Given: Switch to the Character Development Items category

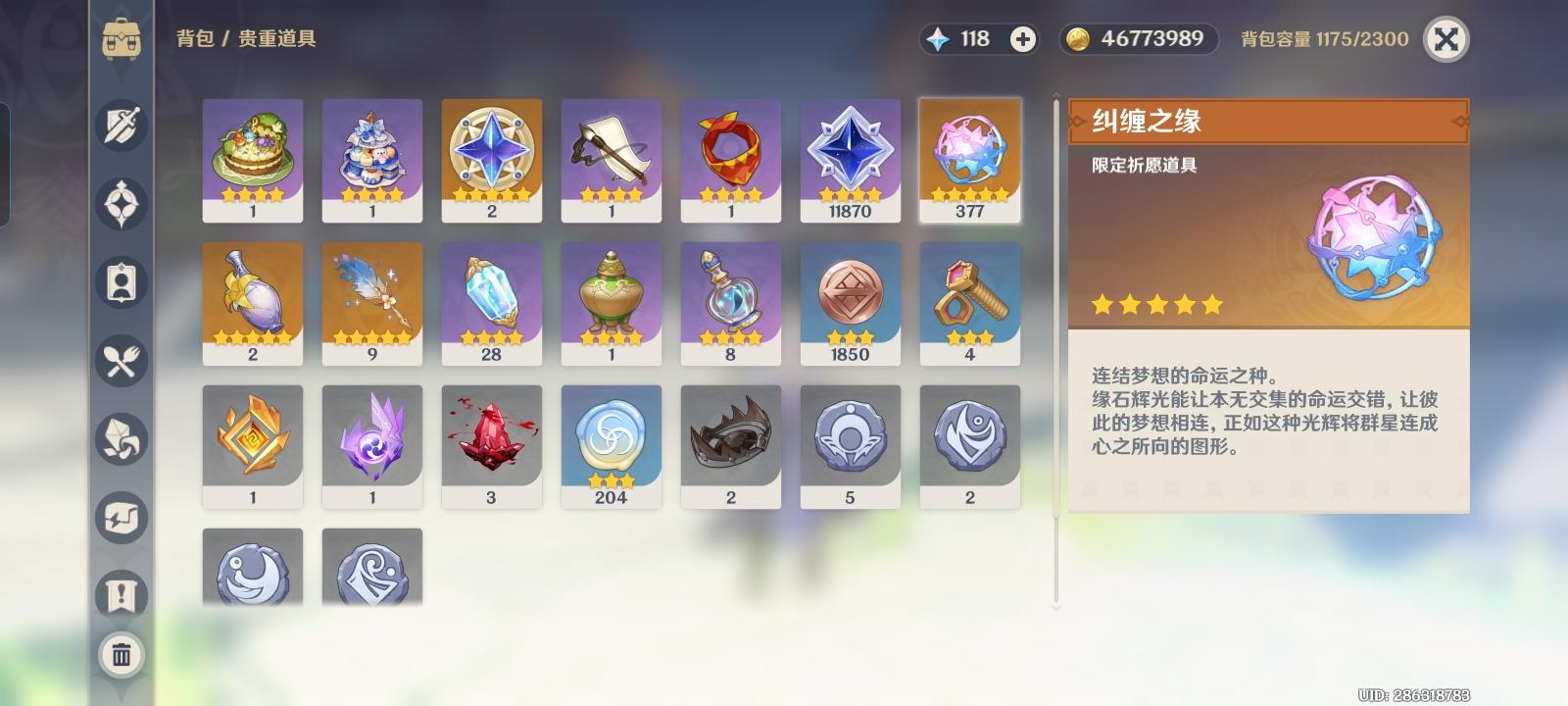Looking at the screenshot, I should pyautogui.click(x=121, y=282).
